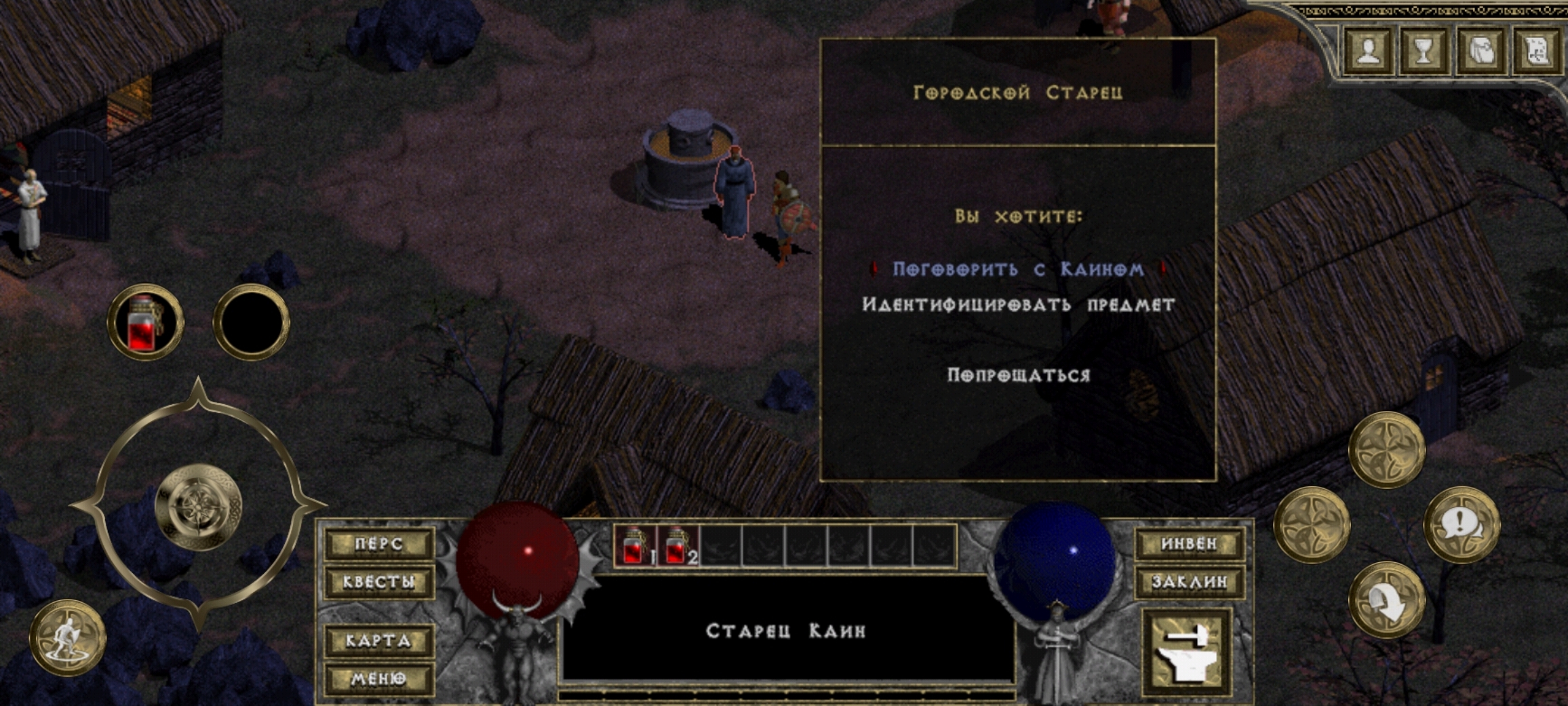1568x706 pixels.
Task: Open the map scroll icon at top
Action: [x=1537, y=51]
